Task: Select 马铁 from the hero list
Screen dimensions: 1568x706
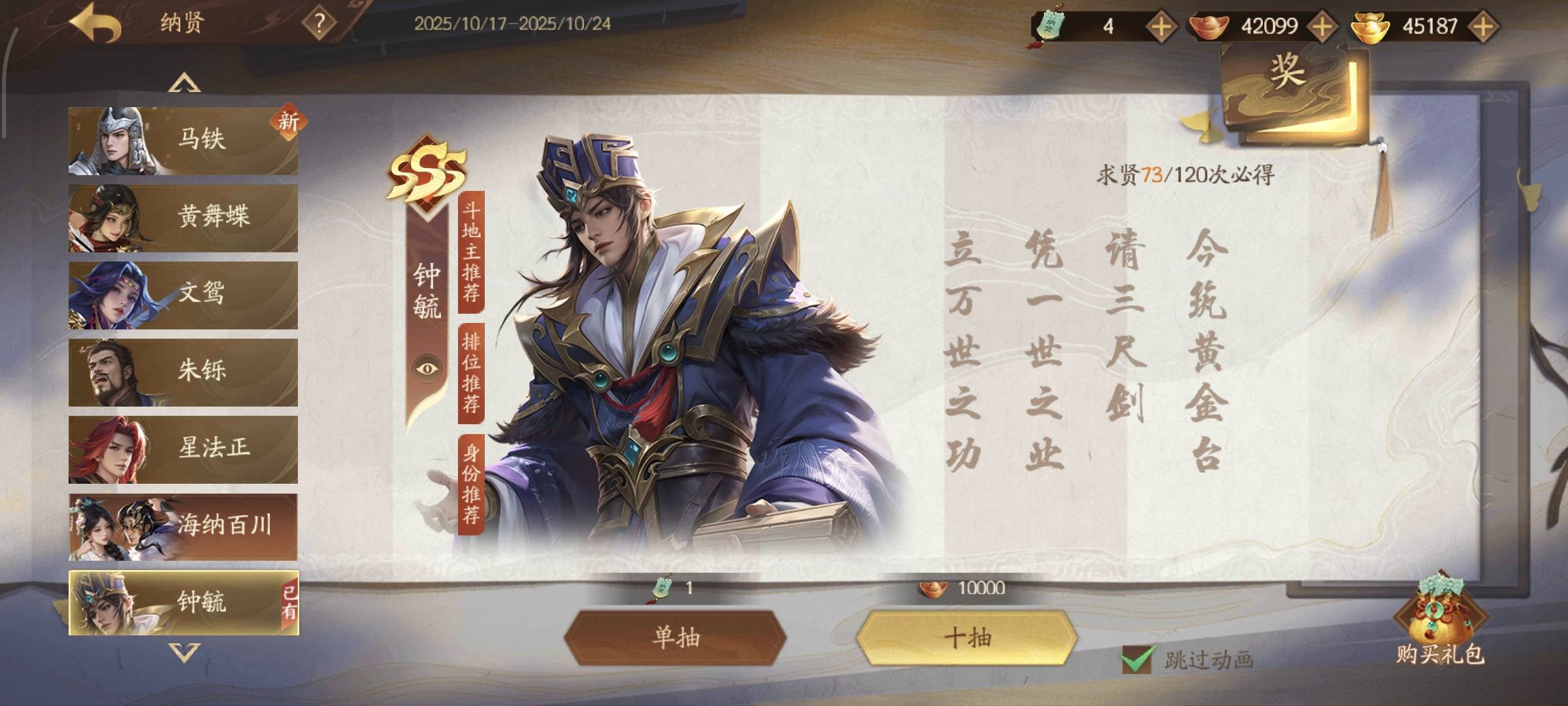Action: point(183,141)
